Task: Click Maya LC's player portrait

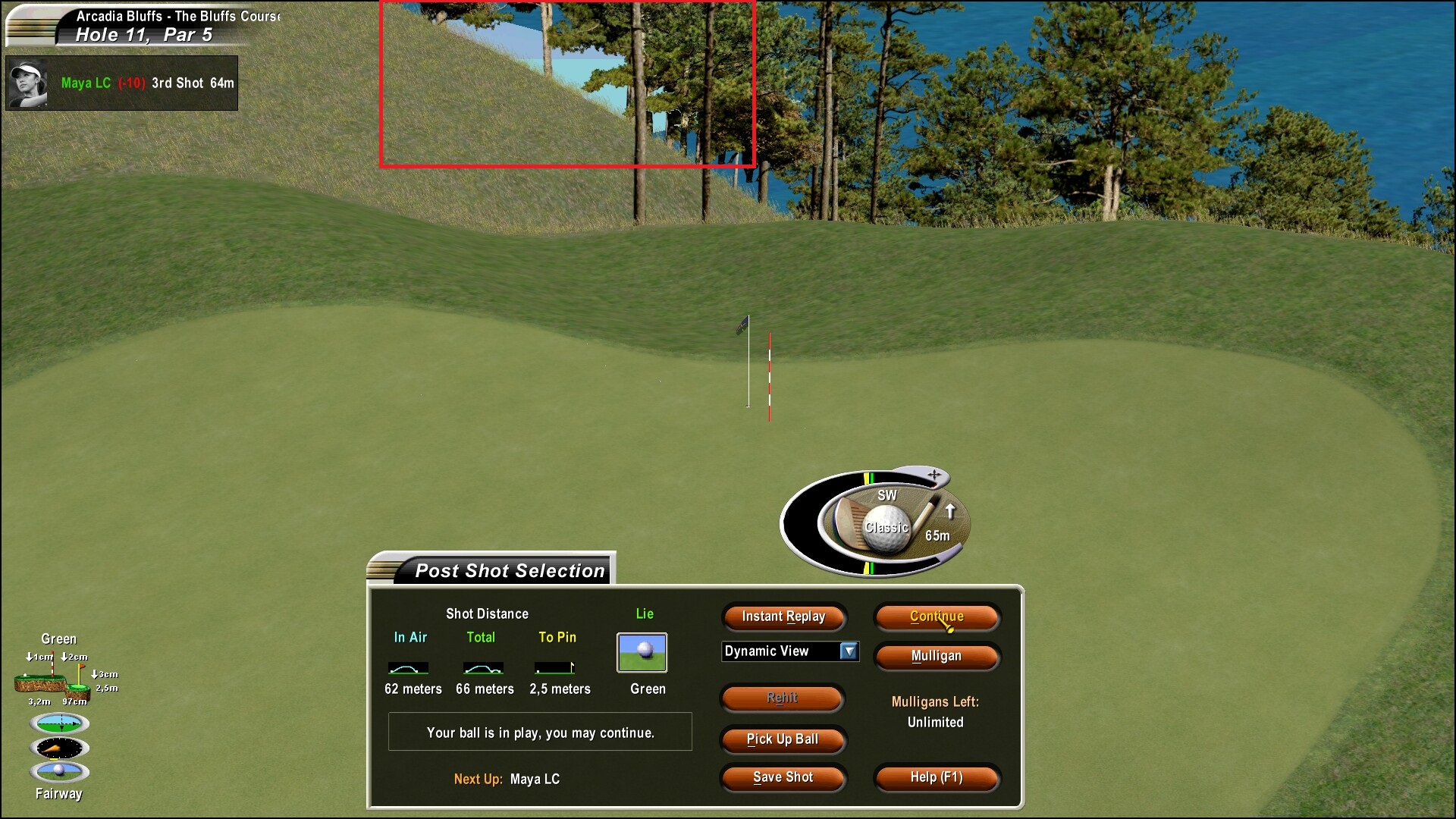Action: click(27, 83)
